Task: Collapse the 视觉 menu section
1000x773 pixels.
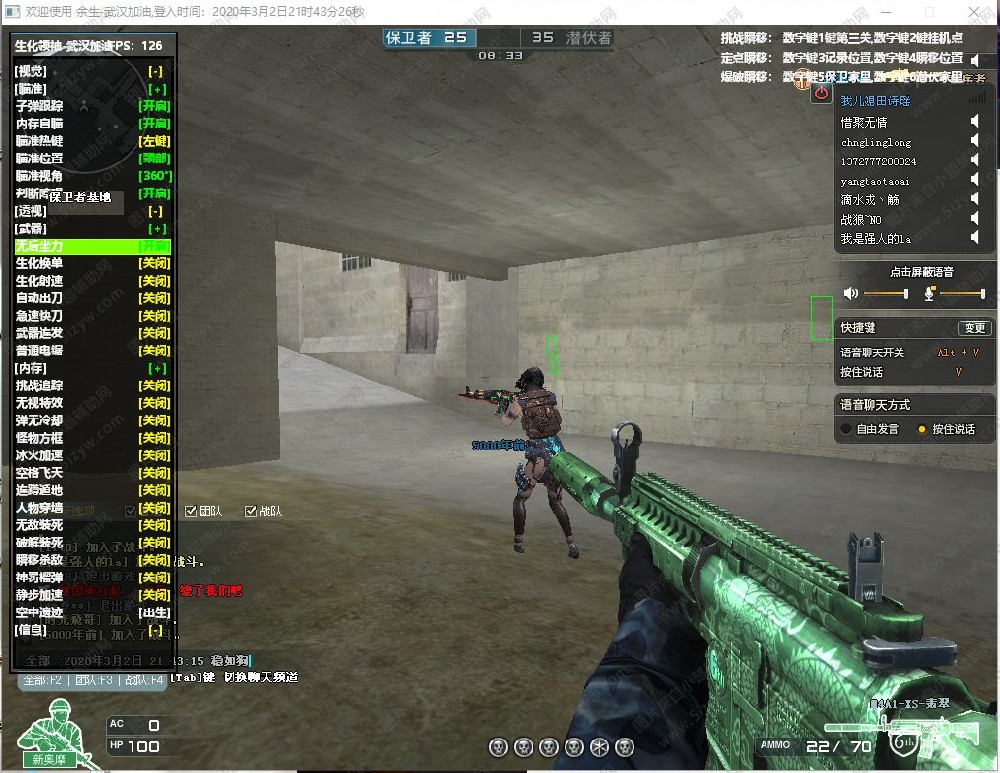Action: pos(155,71)
